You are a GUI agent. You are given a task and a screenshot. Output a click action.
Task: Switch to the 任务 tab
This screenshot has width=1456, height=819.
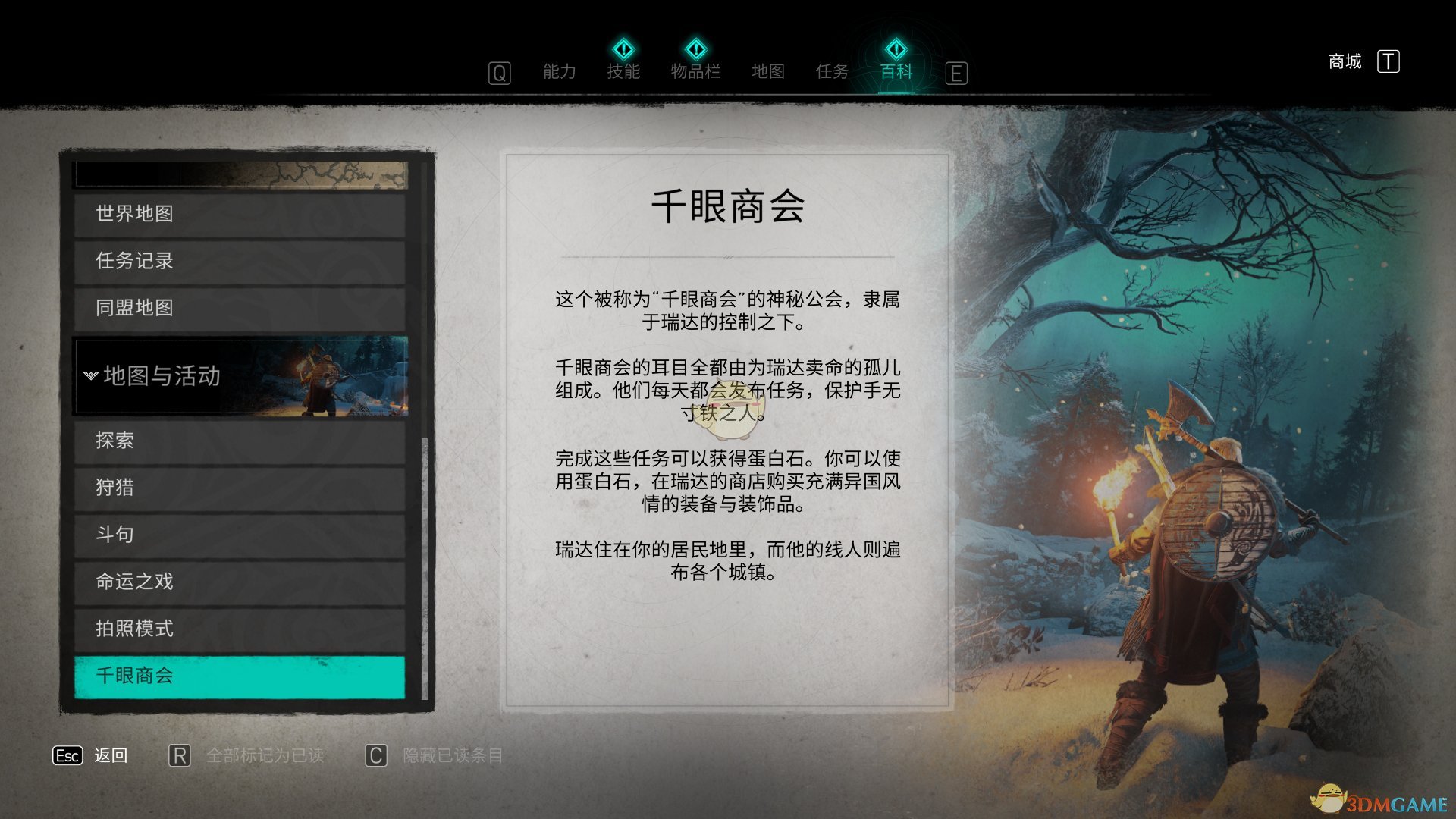coord(831,71)
